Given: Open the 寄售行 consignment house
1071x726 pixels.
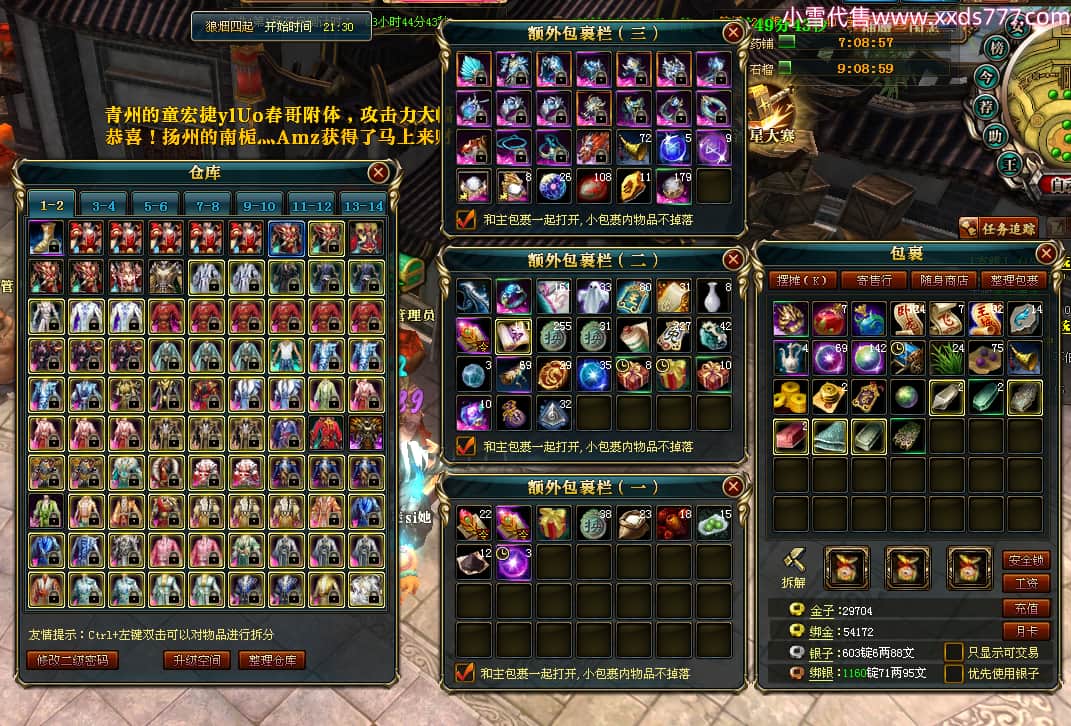Looking at the screenshot, I should 867,280.
